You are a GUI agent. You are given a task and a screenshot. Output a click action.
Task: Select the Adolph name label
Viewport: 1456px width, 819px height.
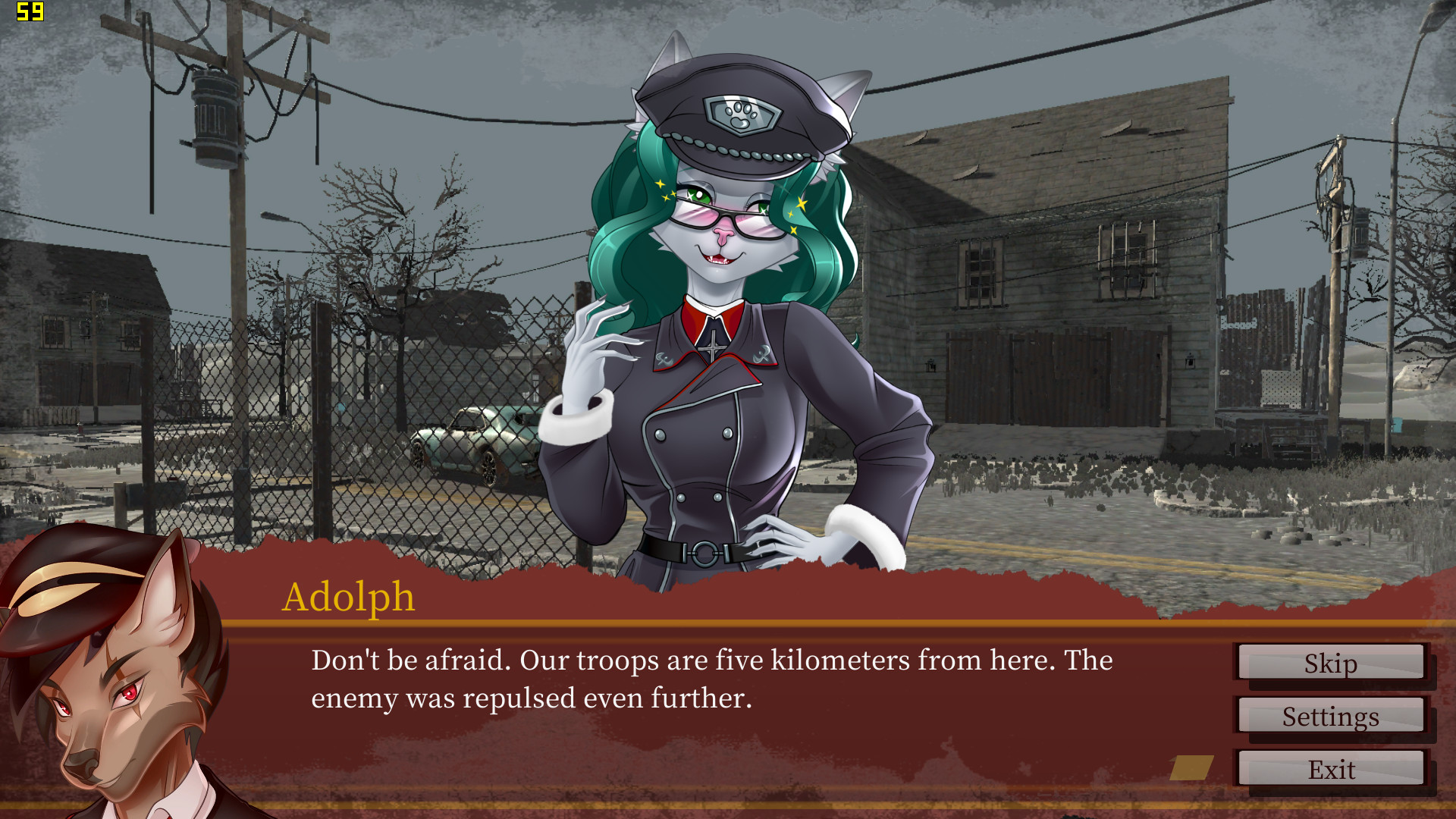pyautogui.click(x=350, y=598)
